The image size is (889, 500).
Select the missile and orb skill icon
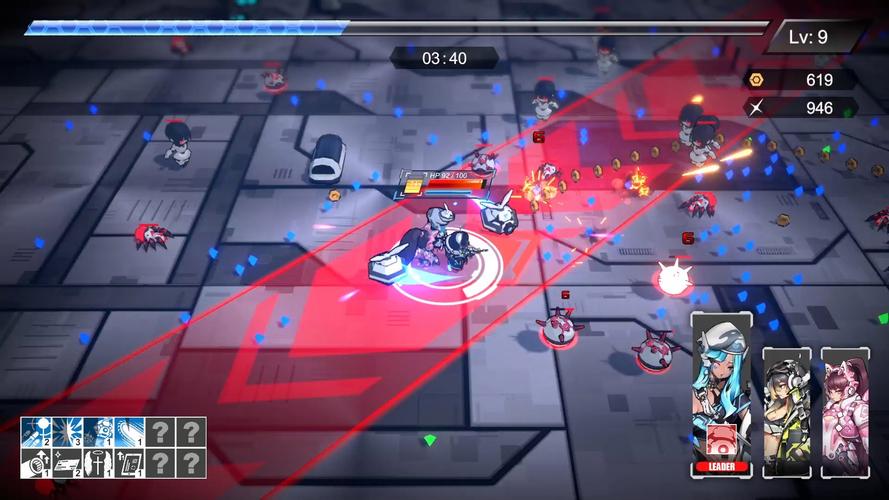coord(36,432)
